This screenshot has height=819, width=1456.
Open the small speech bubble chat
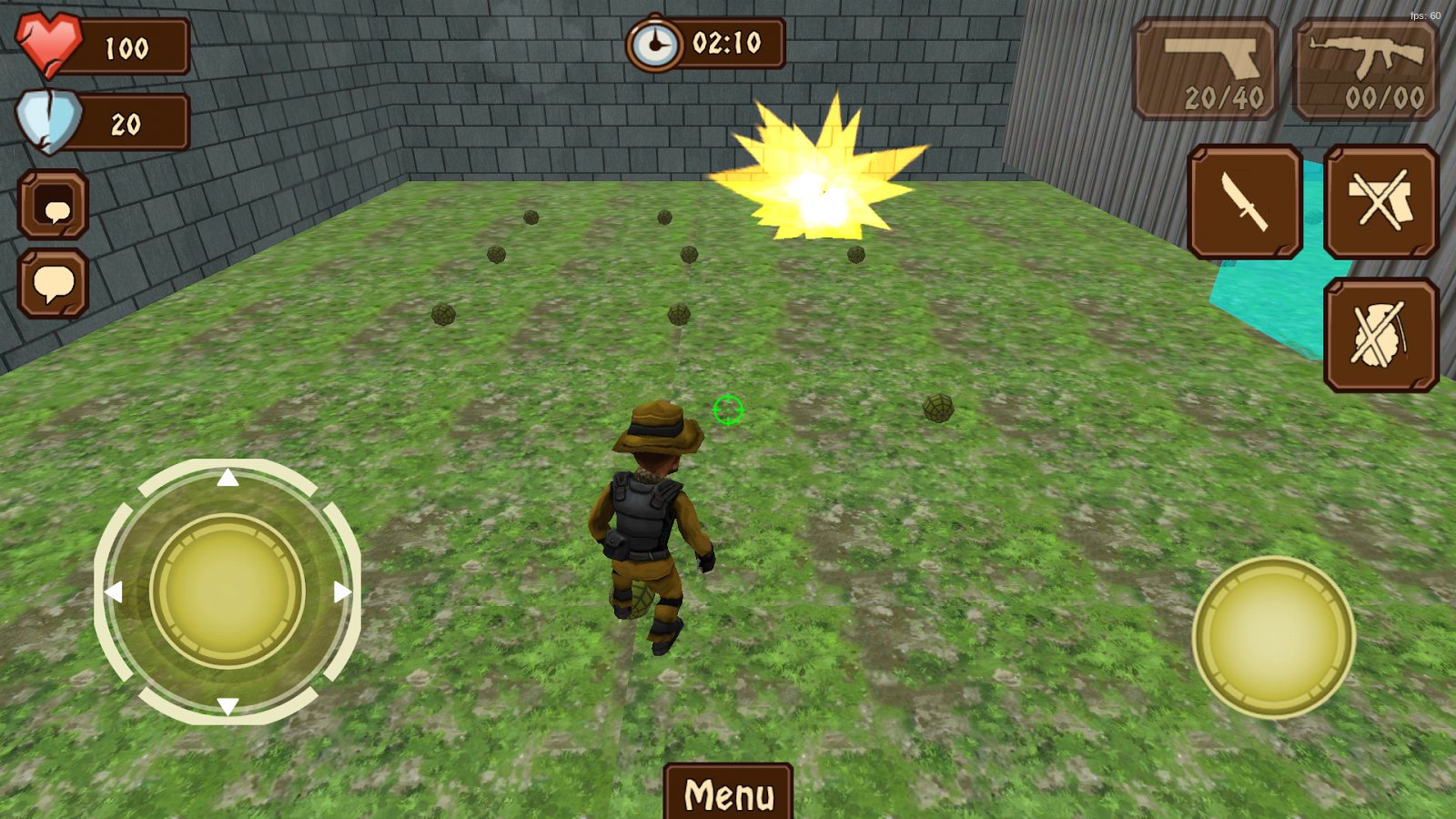click(x=54, y=205)
